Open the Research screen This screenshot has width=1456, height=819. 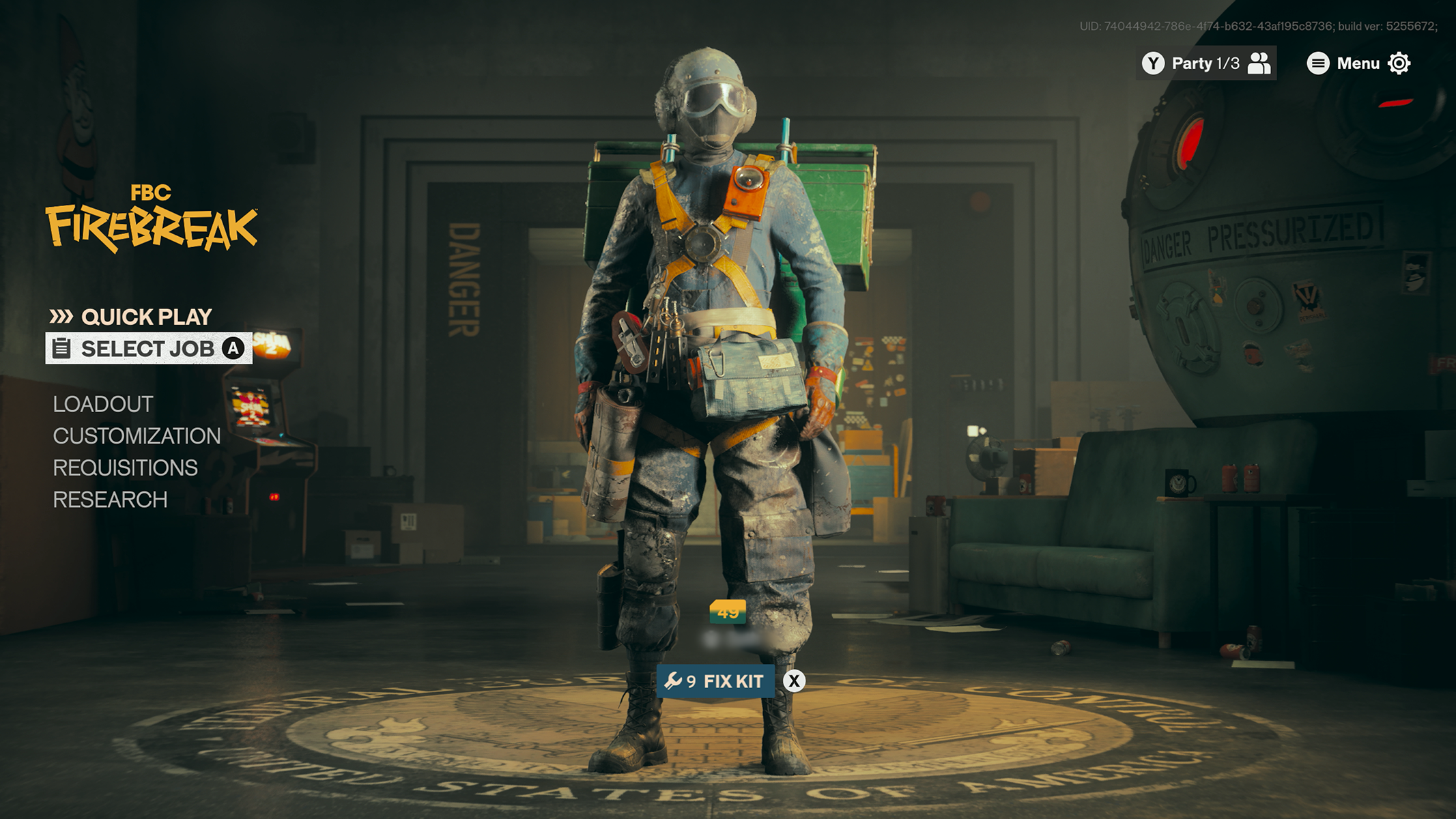(111, 500)
